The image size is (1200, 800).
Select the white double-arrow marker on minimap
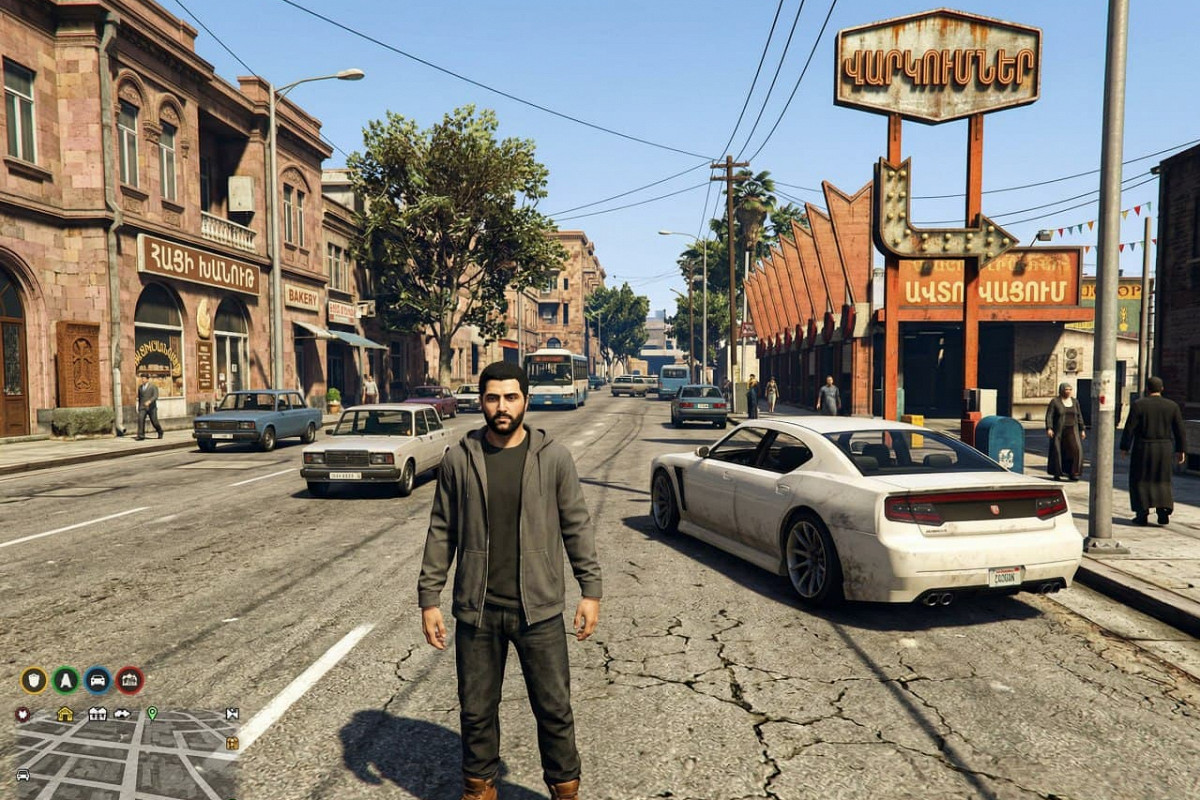coord(122,714)
